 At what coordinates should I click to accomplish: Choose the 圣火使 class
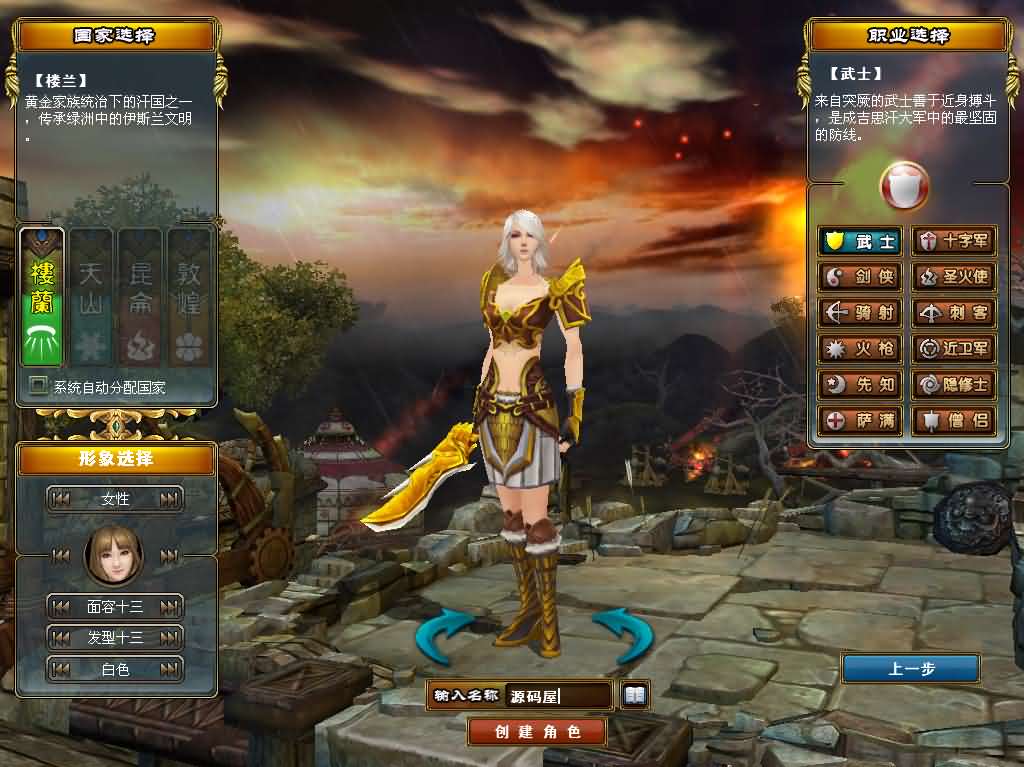pyautogui.click(x=954, y=277)
